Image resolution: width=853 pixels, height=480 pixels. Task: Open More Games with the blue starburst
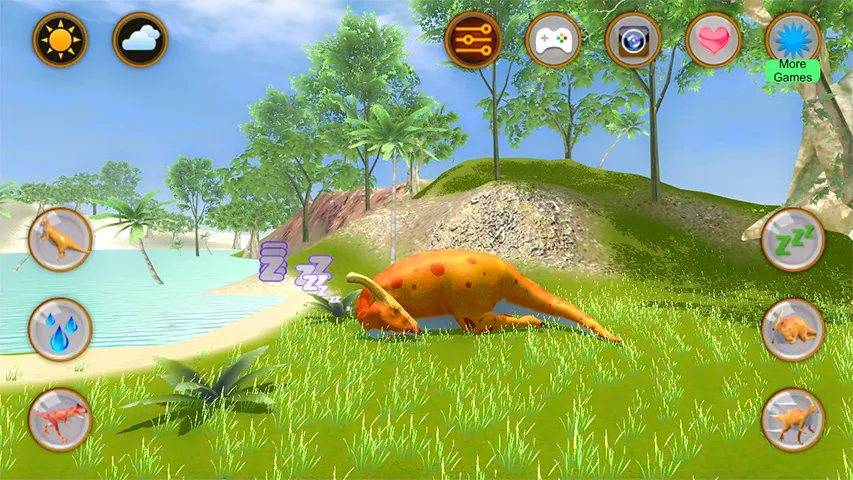point(793,40)
